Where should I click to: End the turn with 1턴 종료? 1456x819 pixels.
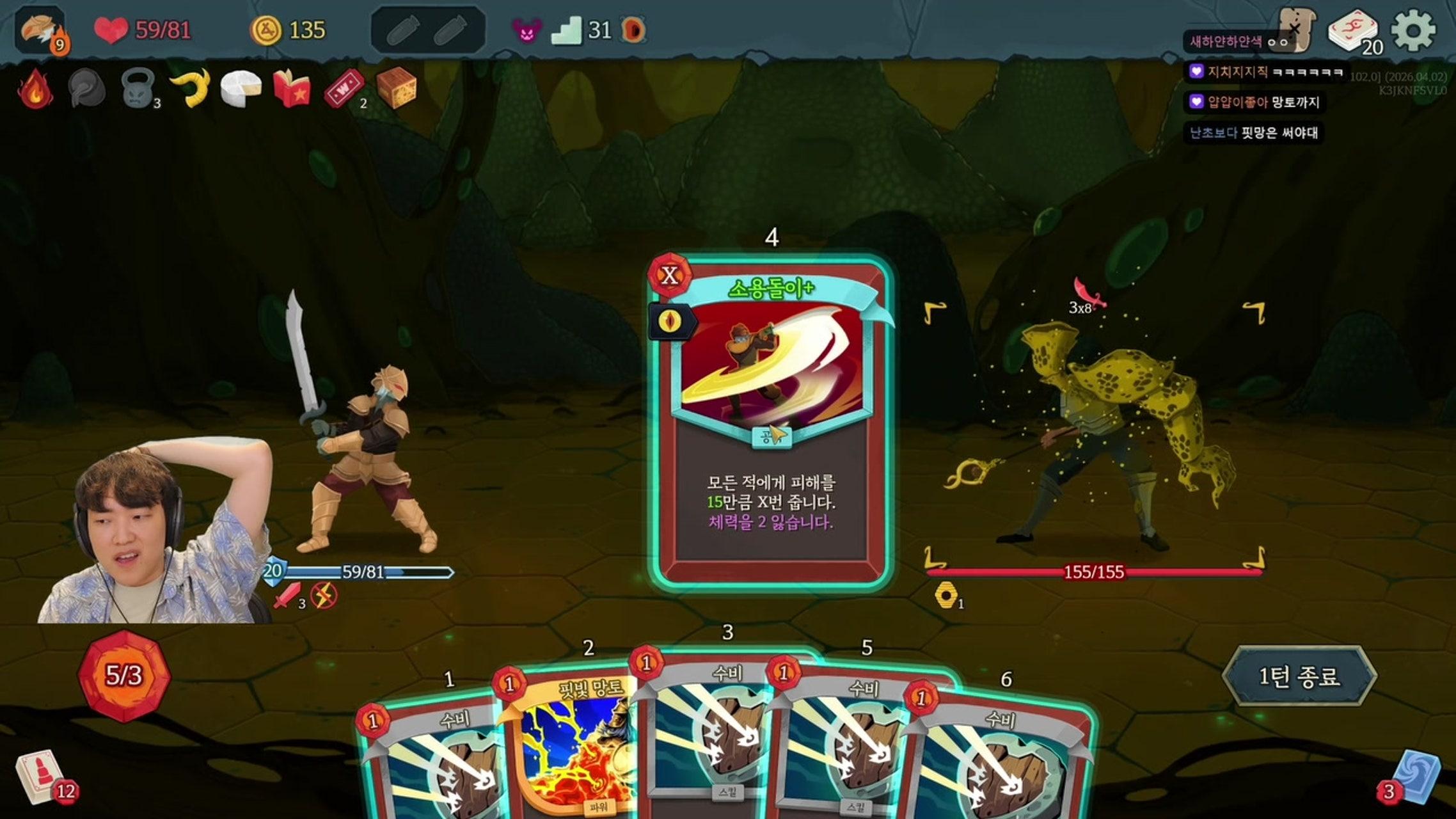(1299, 676)
